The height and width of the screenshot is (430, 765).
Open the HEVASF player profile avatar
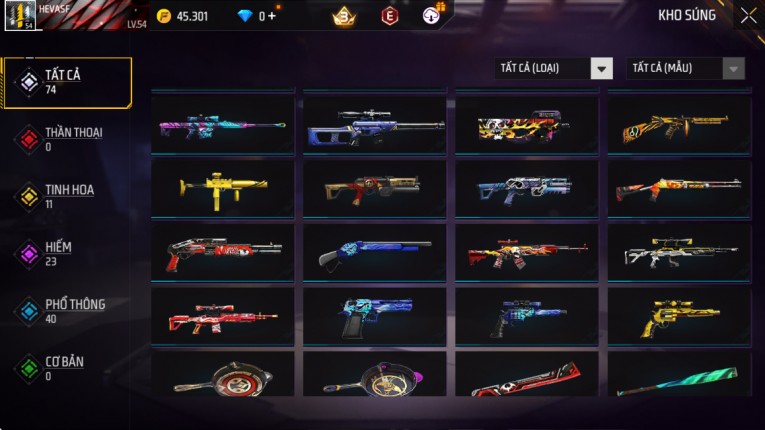(x=20, y=16)
